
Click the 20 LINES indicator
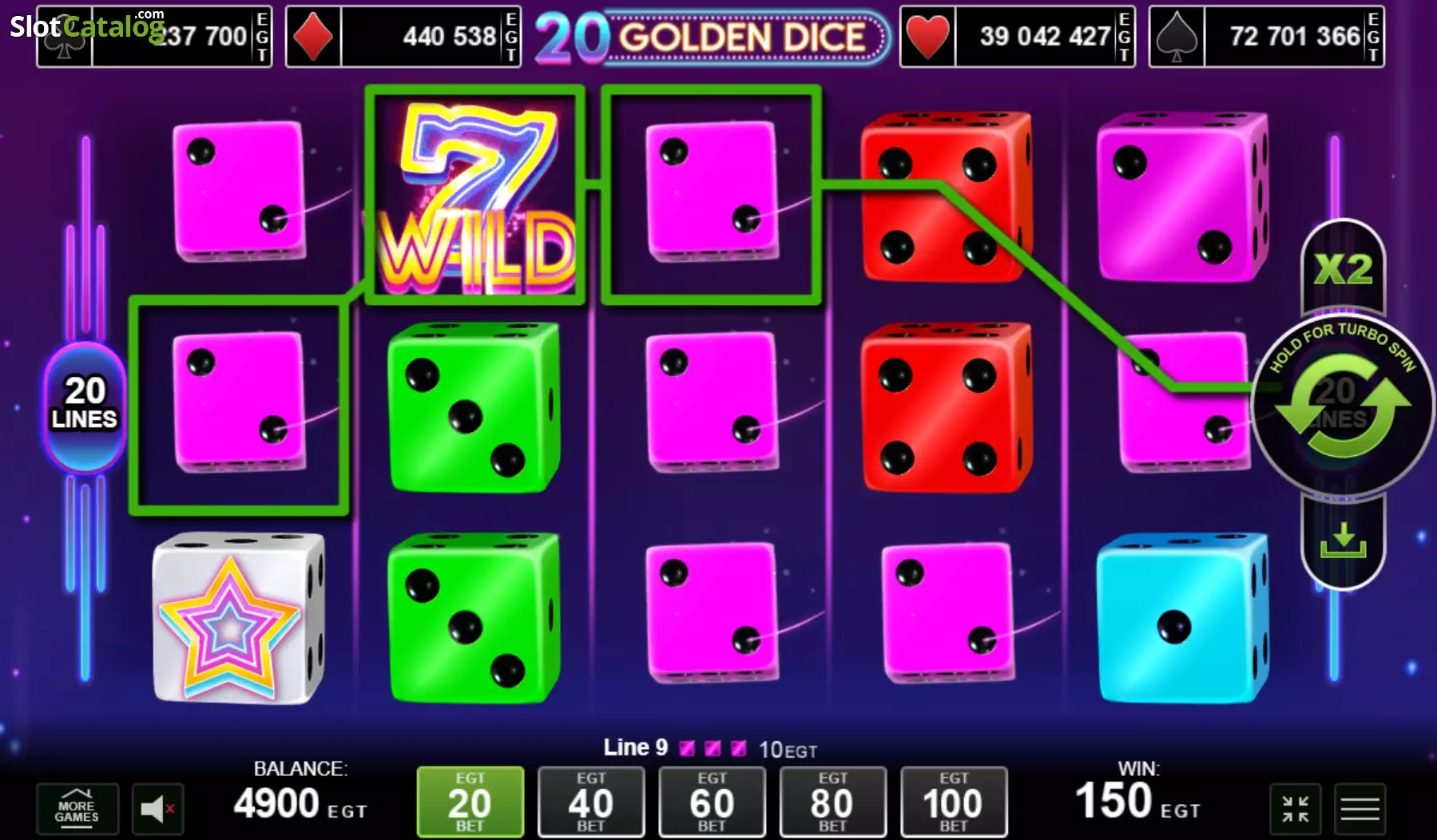(x=84, y=403)
